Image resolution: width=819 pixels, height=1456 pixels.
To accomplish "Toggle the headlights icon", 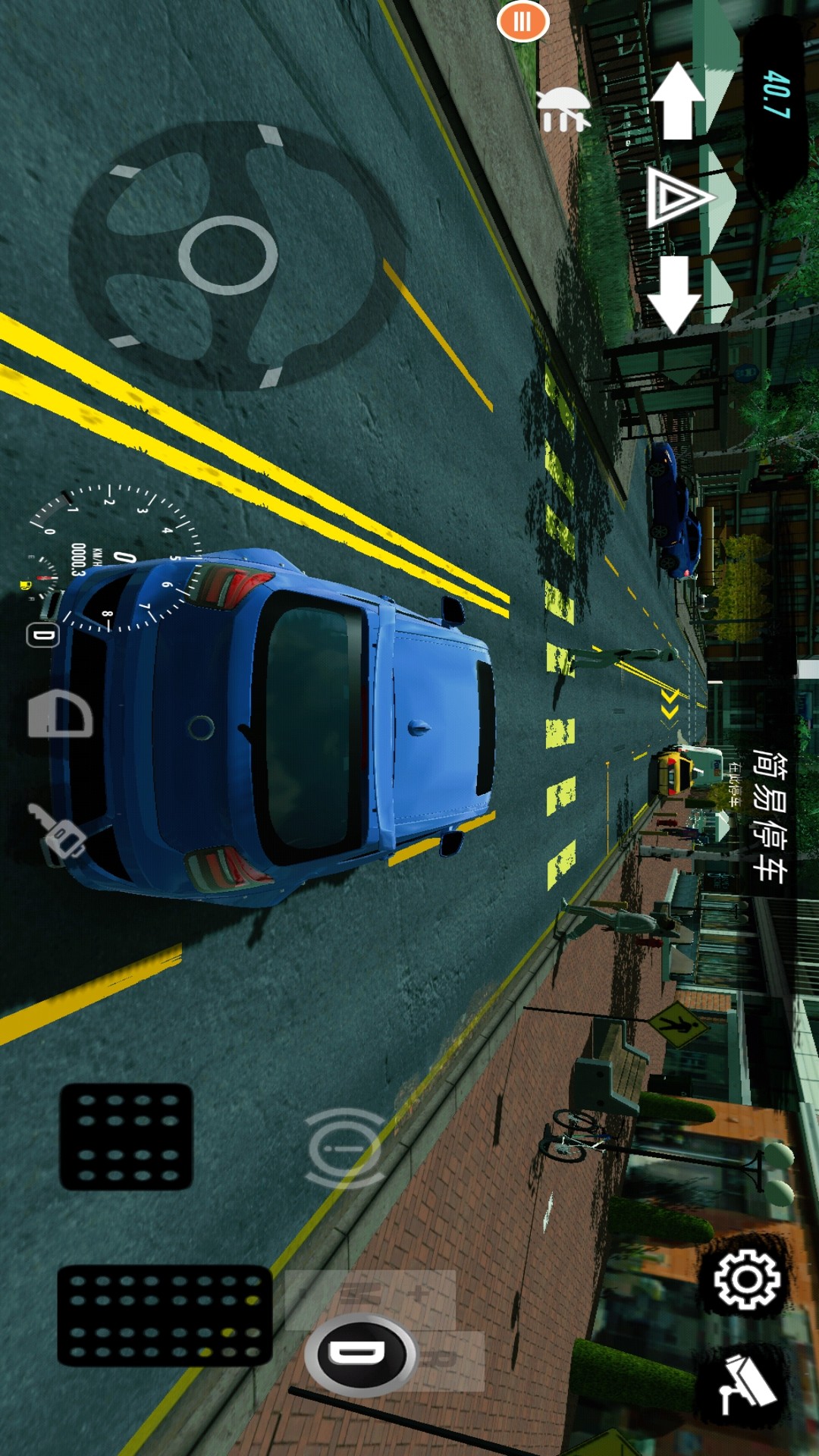I will [61, 714].
